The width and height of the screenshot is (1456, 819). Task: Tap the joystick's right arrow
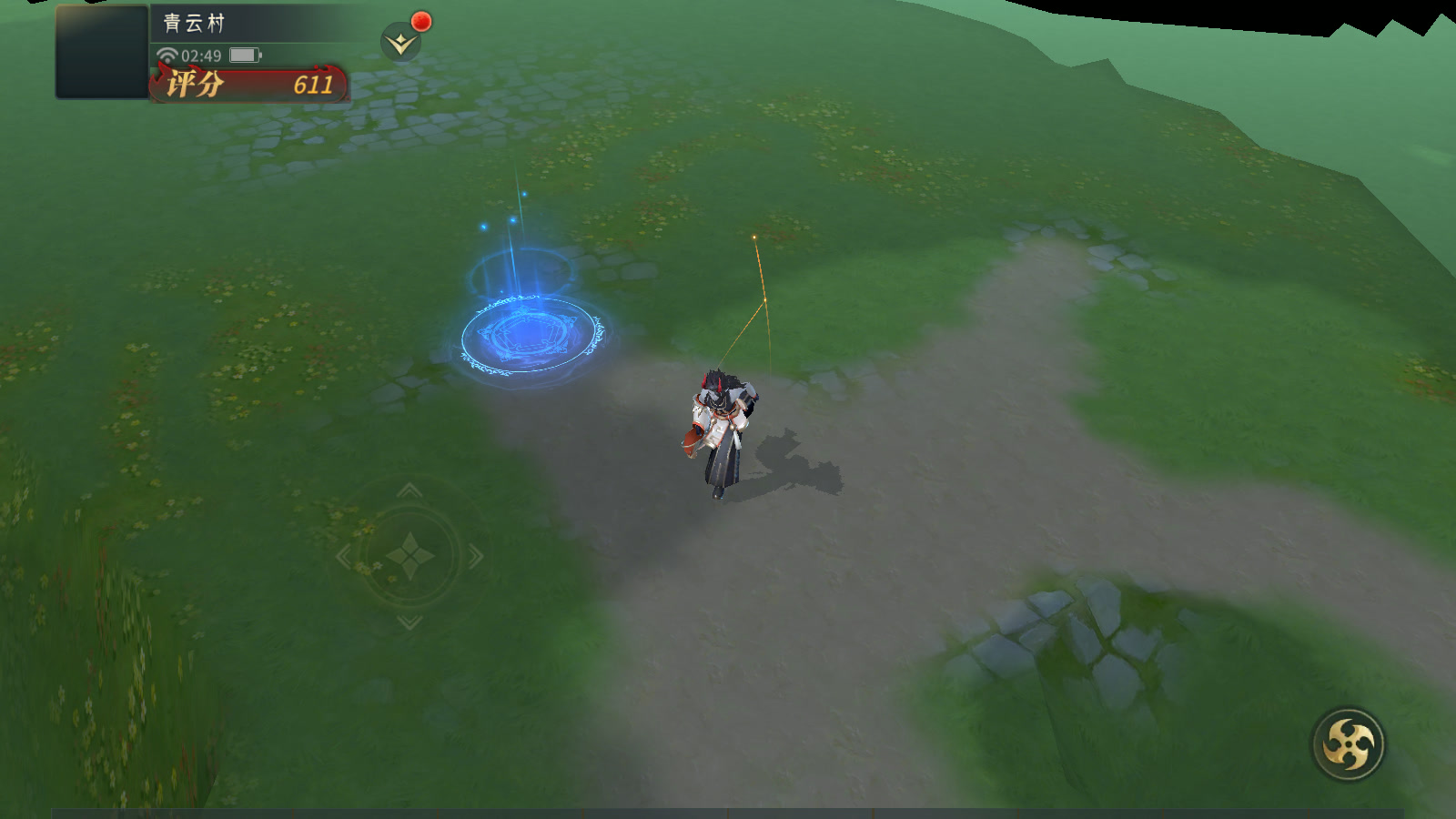pyautogui.click(x=476, y=555)
